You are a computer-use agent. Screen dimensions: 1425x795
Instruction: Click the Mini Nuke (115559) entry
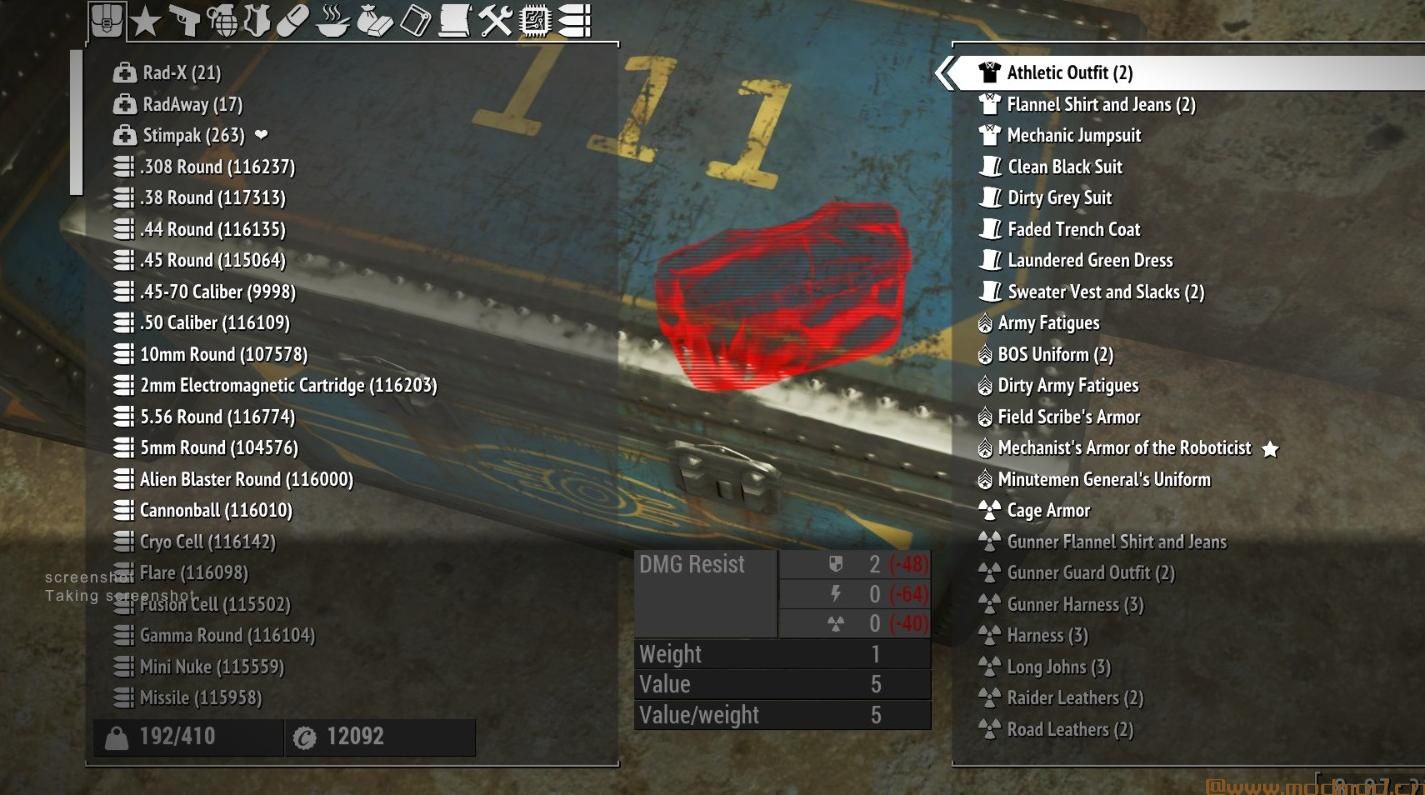pyautogui.click(x=211, y=666)
